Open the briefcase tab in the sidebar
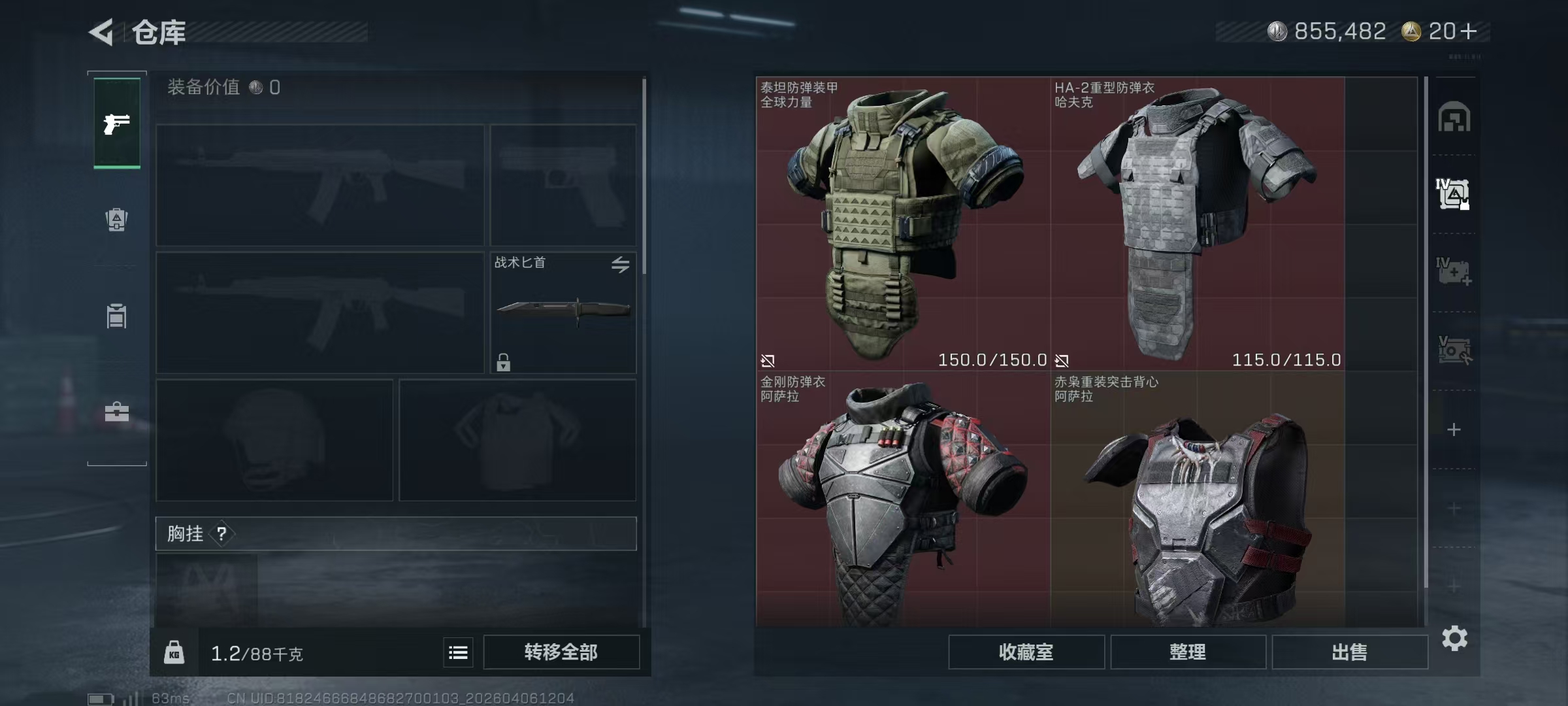The image size is (1568, 706). (x=117, y=412)
